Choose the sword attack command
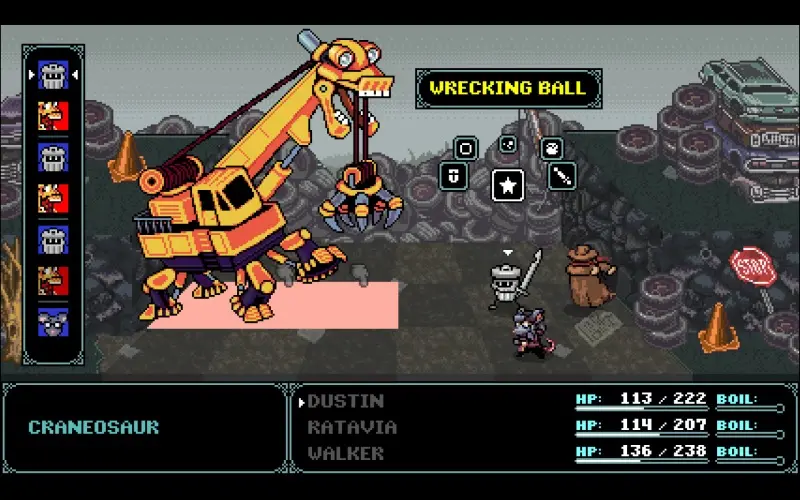The width and height of the screenshot is (800, 500). point(562,176)
